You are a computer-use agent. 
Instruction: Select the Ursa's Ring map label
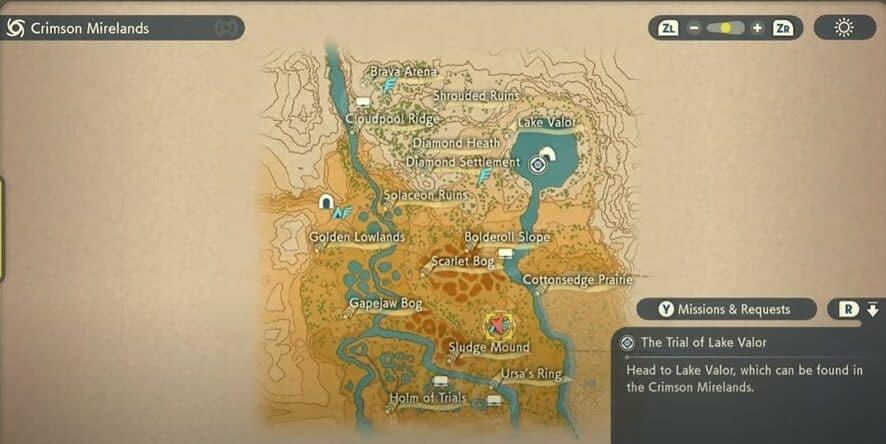pyautogui.click(x=531, y=375)
